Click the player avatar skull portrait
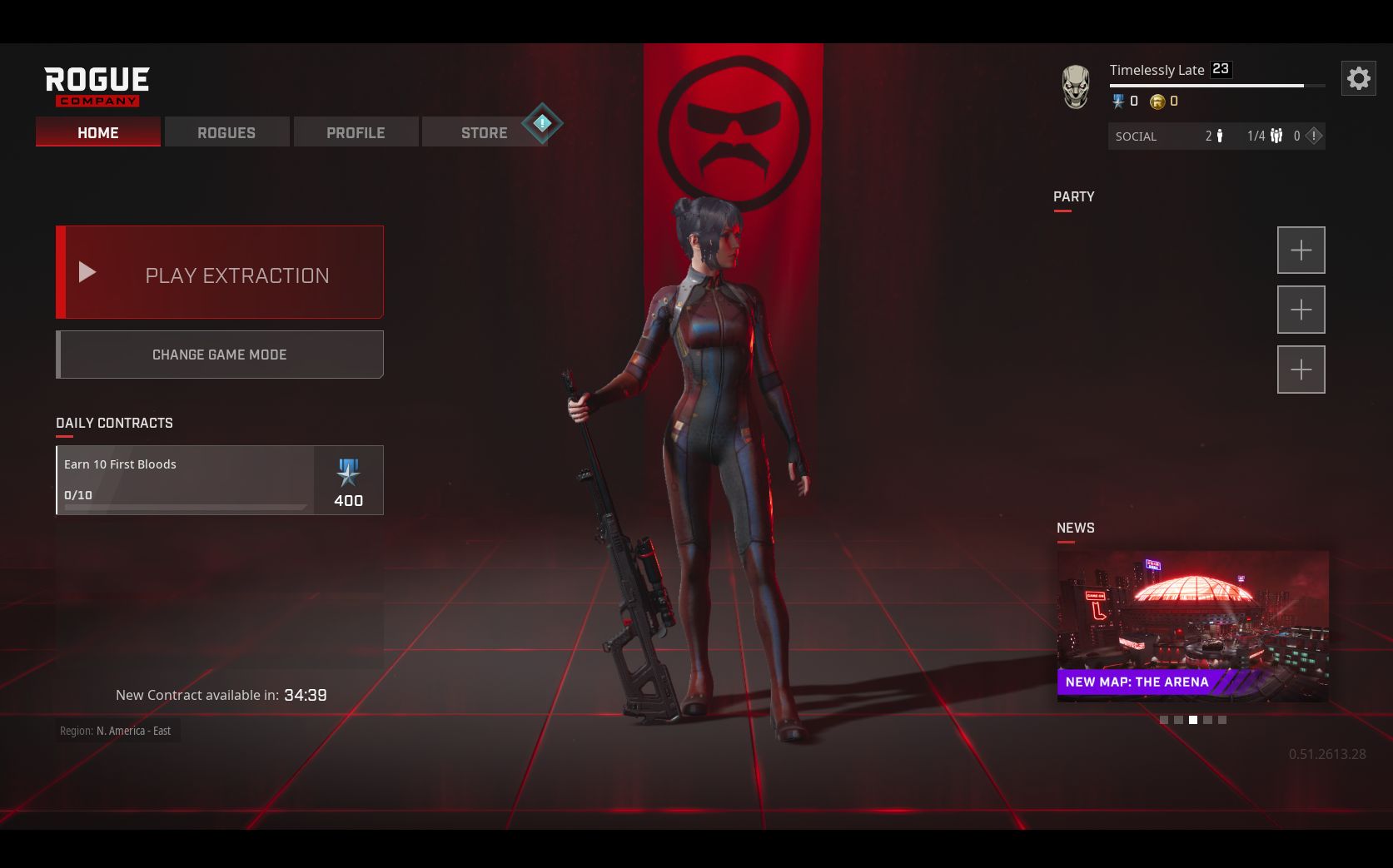1393x868 pixels. [x=1075, y=86]
